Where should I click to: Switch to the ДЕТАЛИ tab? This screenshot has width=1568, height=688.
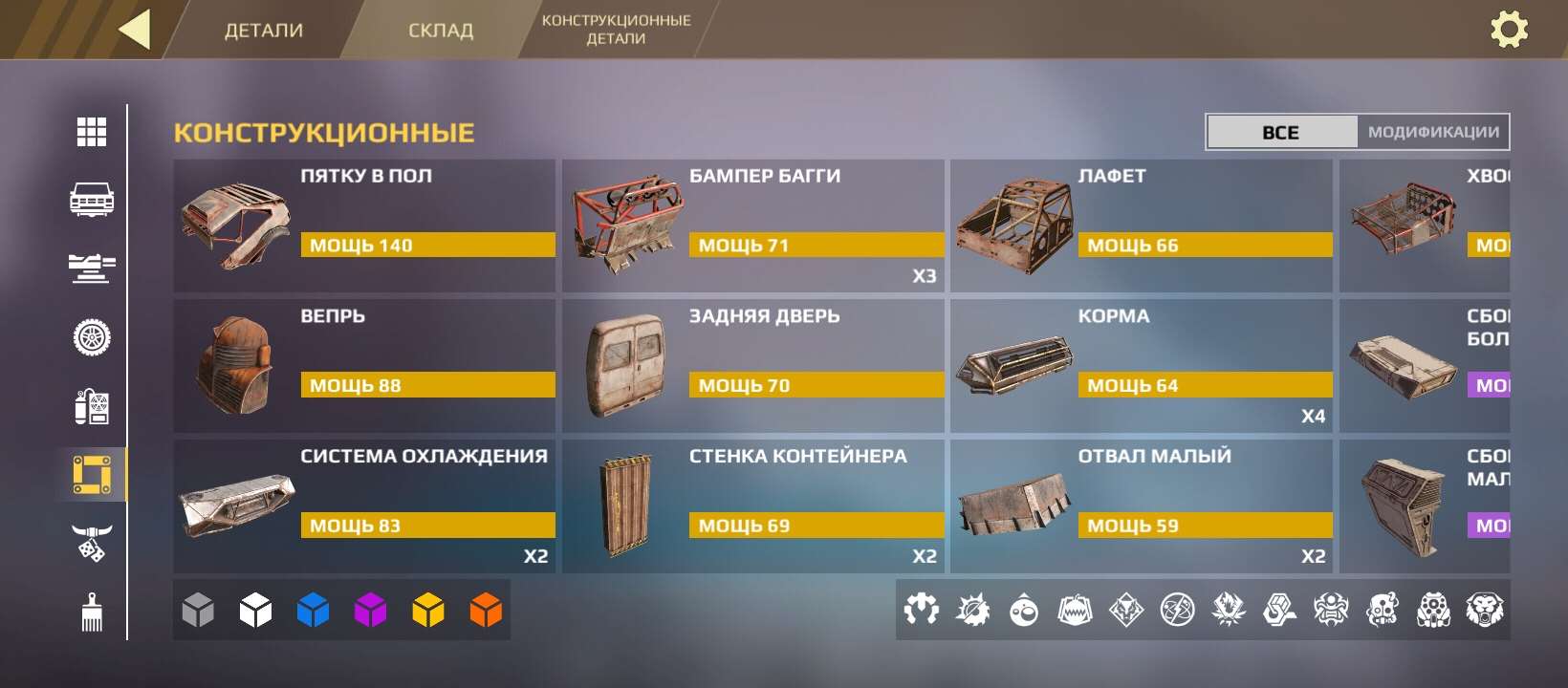[x=263, y=30]
